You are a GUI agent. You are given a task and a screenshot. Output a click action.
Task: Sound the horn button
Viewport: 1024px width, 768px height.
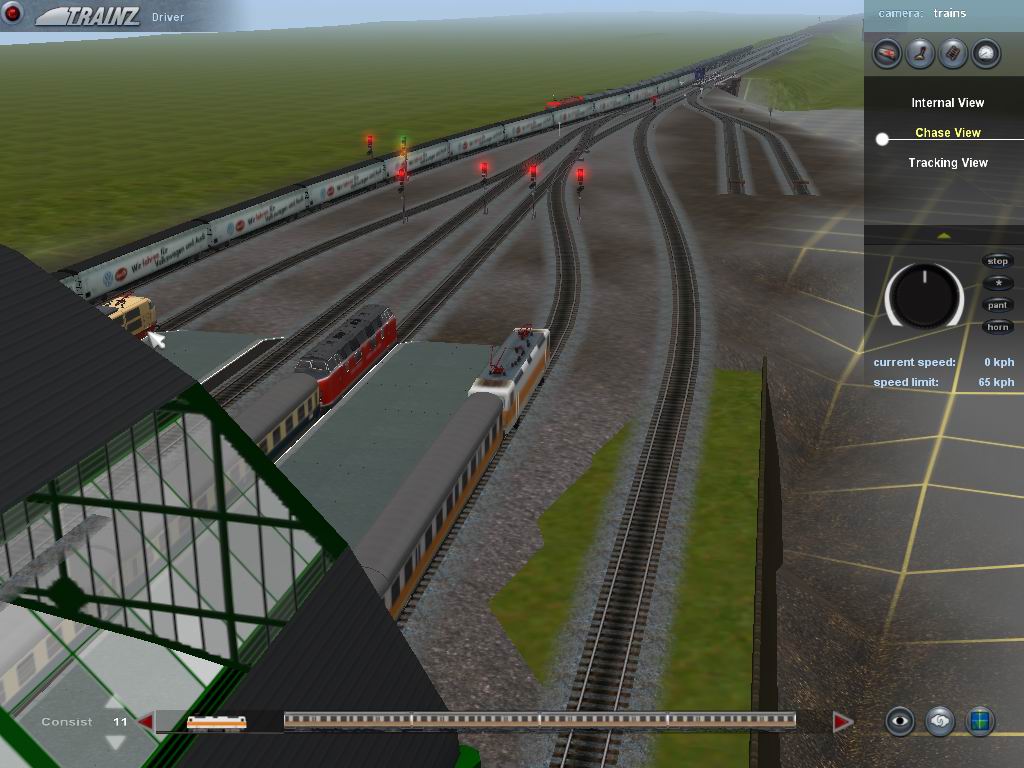pos(998,327)
